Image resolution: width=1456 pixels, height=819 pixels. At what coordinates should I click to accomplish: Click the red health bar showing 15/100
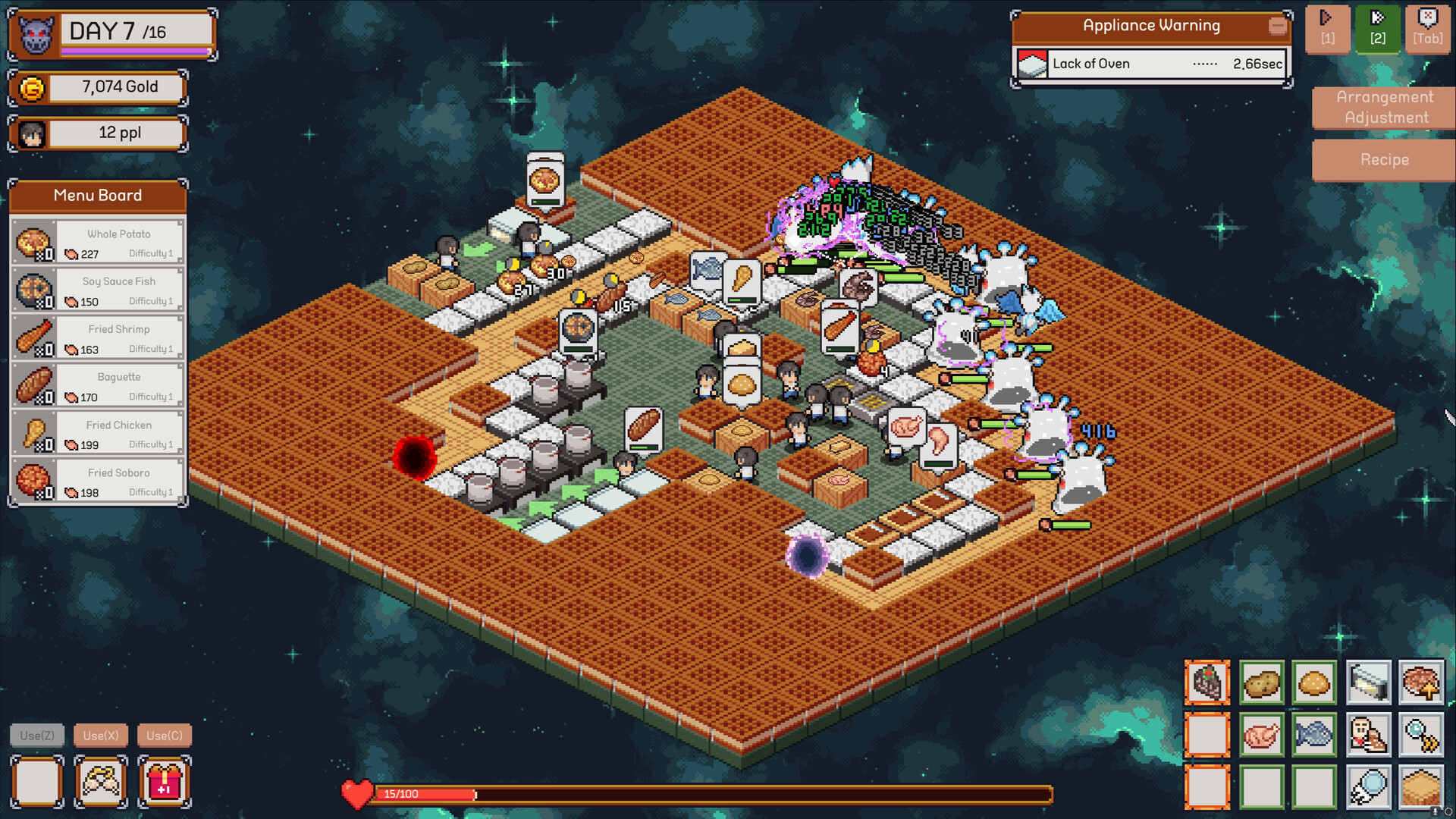click(425, 794)
